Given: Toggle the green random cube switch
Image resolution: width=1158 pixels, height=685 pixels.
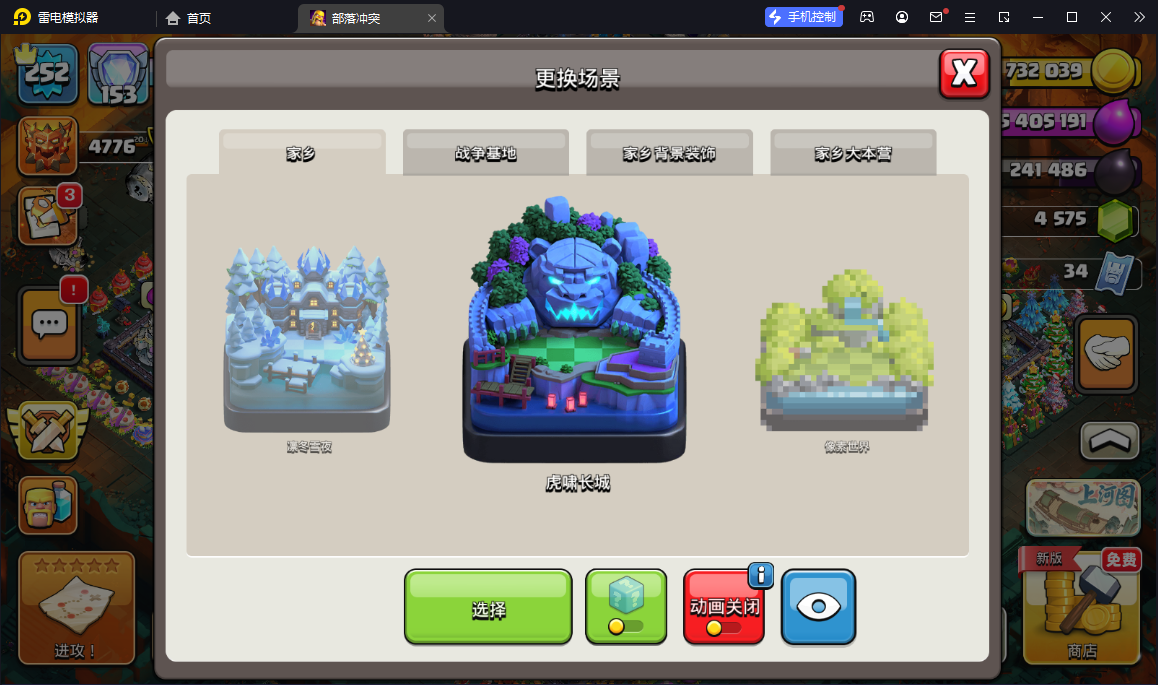Looking at the screenshot, I should pos(626,607).
